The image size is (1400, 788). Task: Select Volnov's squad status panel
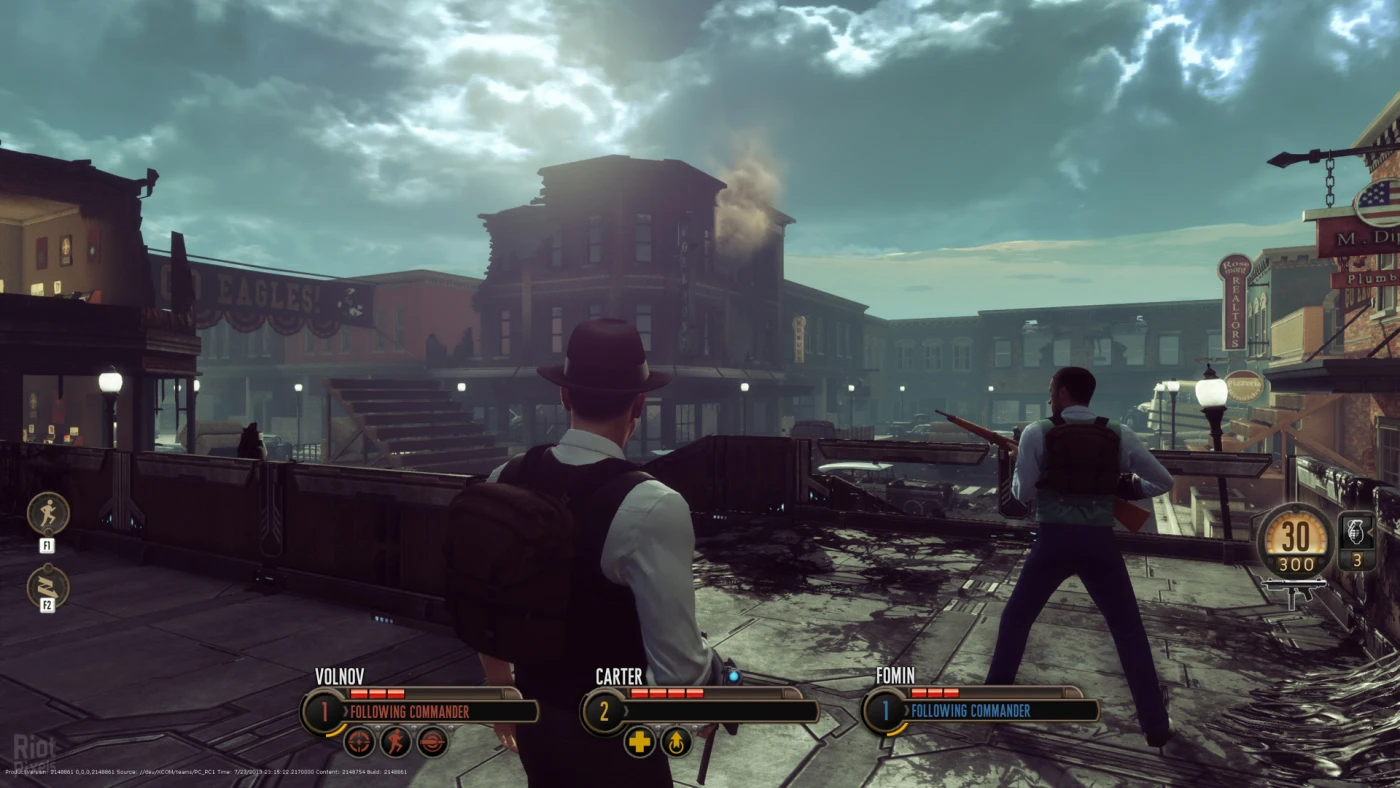(420, 710)
